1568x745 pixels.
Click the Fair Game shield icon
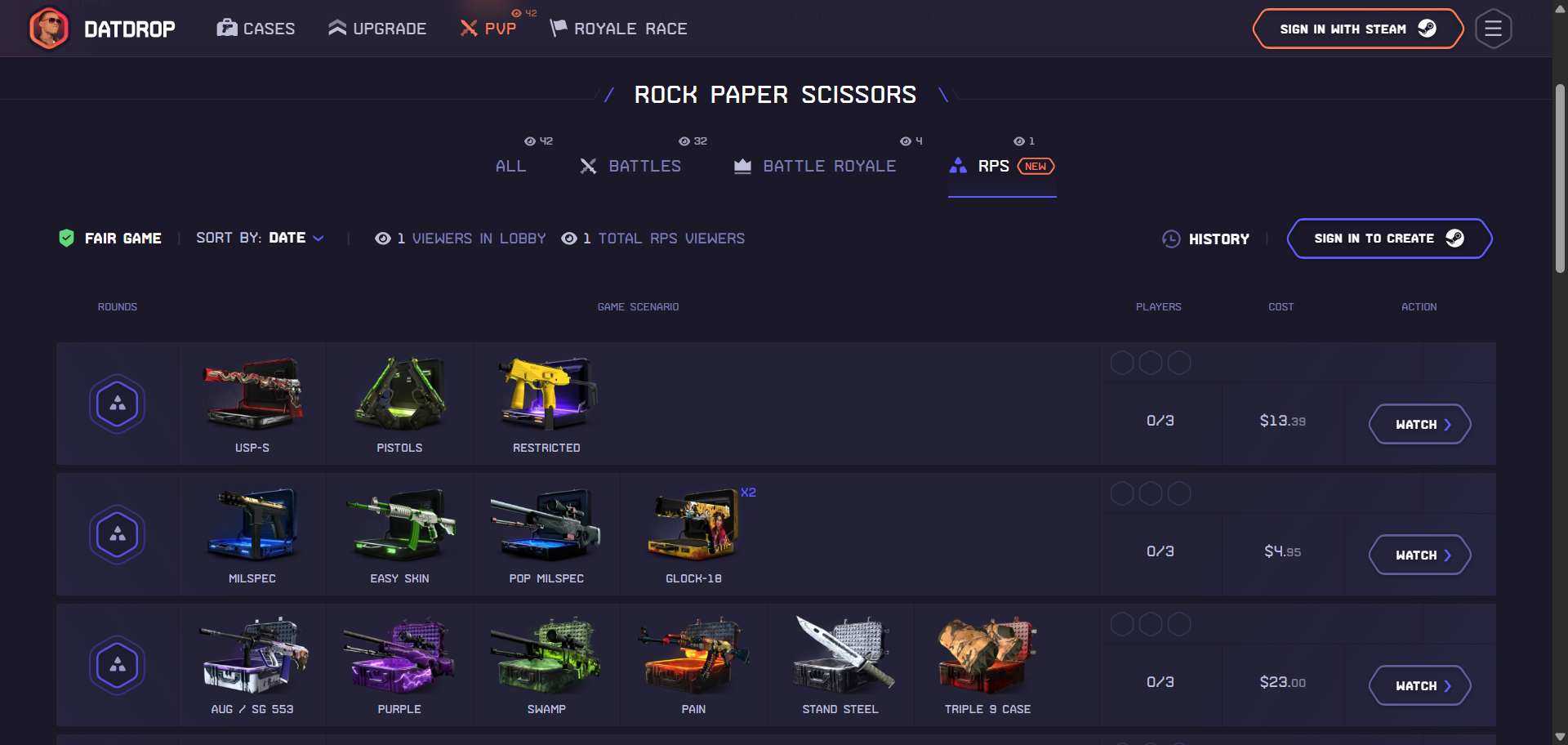click(x=67, y=238)
